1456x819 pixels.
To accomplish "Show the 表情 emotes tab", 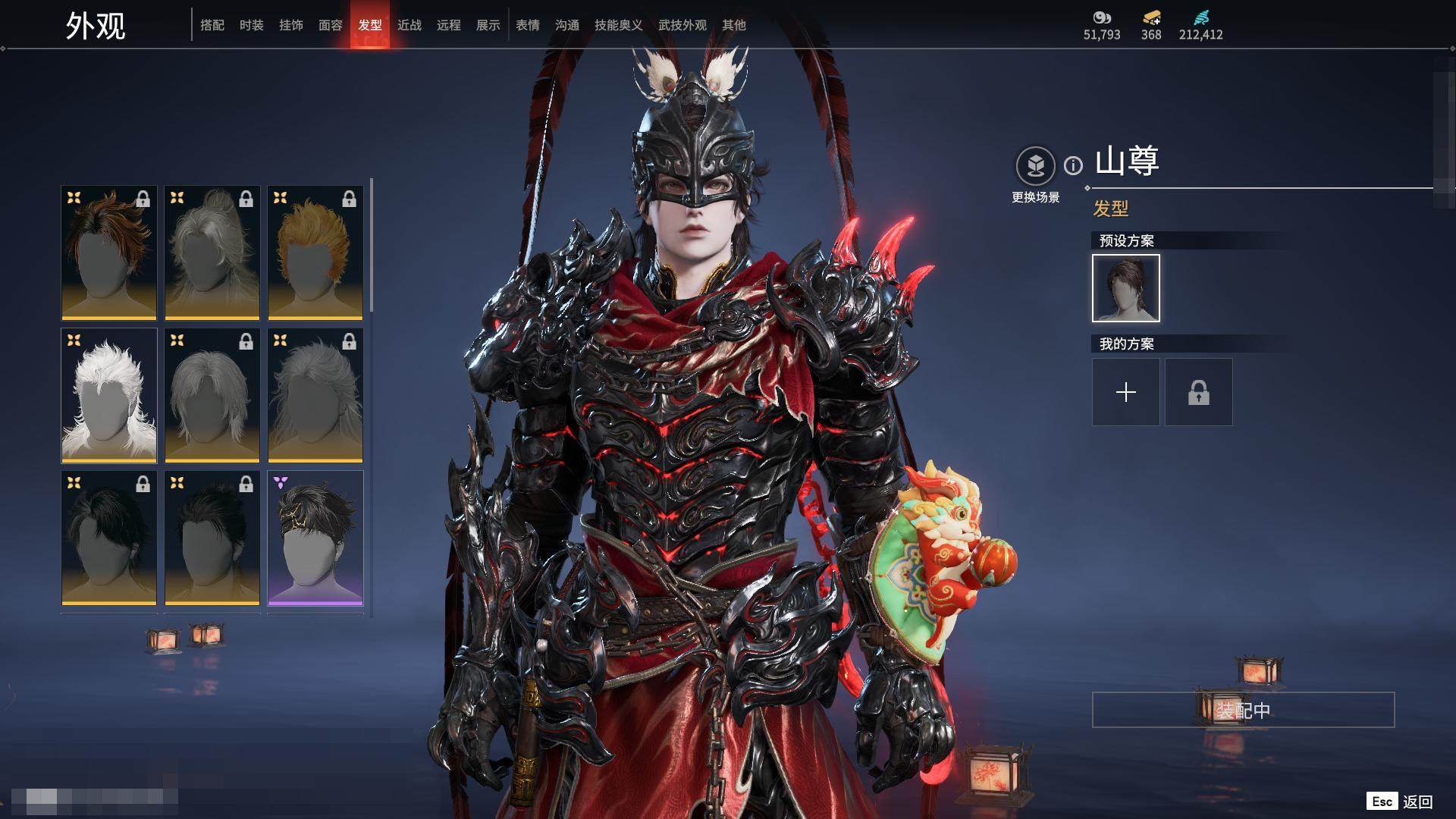I will click(x=528, y=25).
